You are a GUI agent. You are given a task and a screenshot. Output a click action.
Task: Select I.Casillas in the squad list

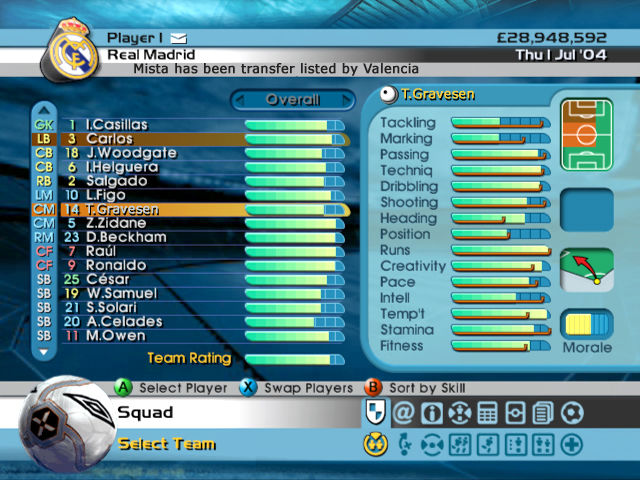[118, 125]
